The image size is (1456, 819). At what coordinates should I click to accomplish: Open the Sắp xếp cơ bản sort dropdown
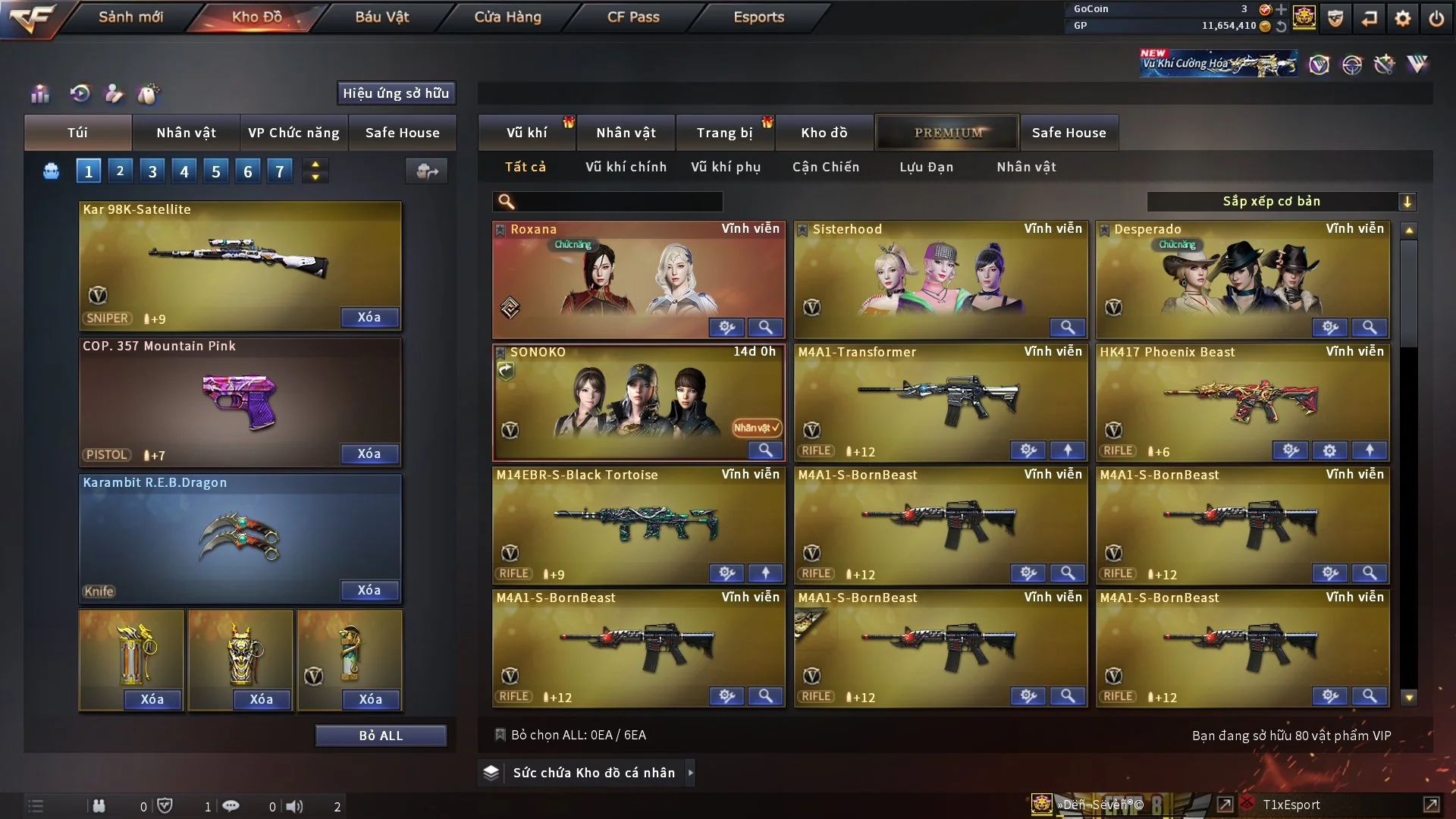pyautogui.click(x=1281, y=202)
